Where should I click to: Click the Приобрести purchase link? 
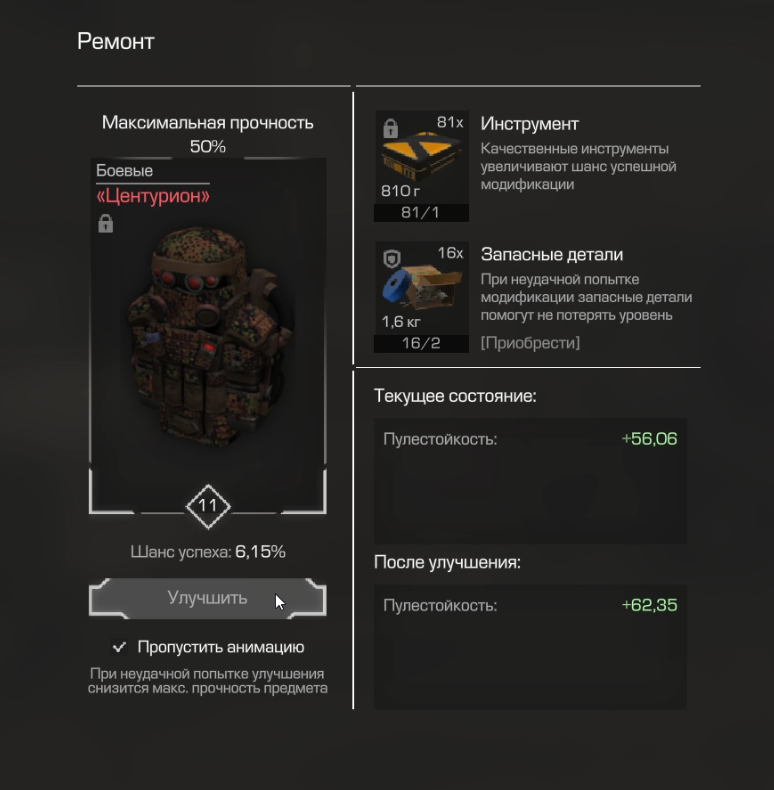coord(529,343)
